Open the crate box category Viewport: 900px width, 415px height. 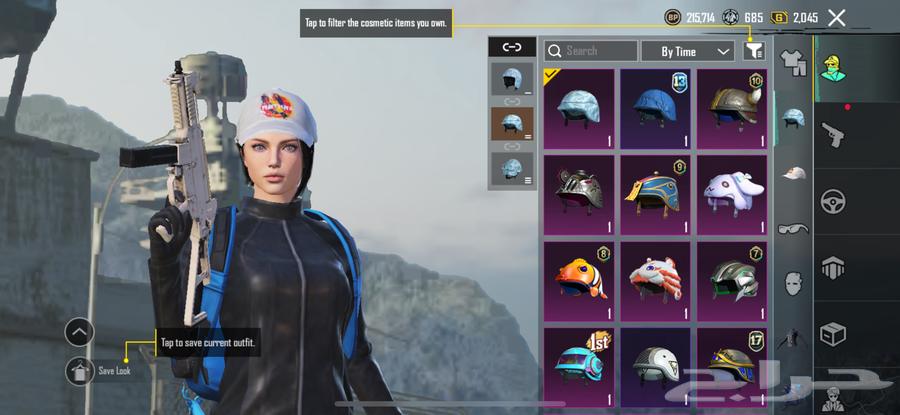832,333
